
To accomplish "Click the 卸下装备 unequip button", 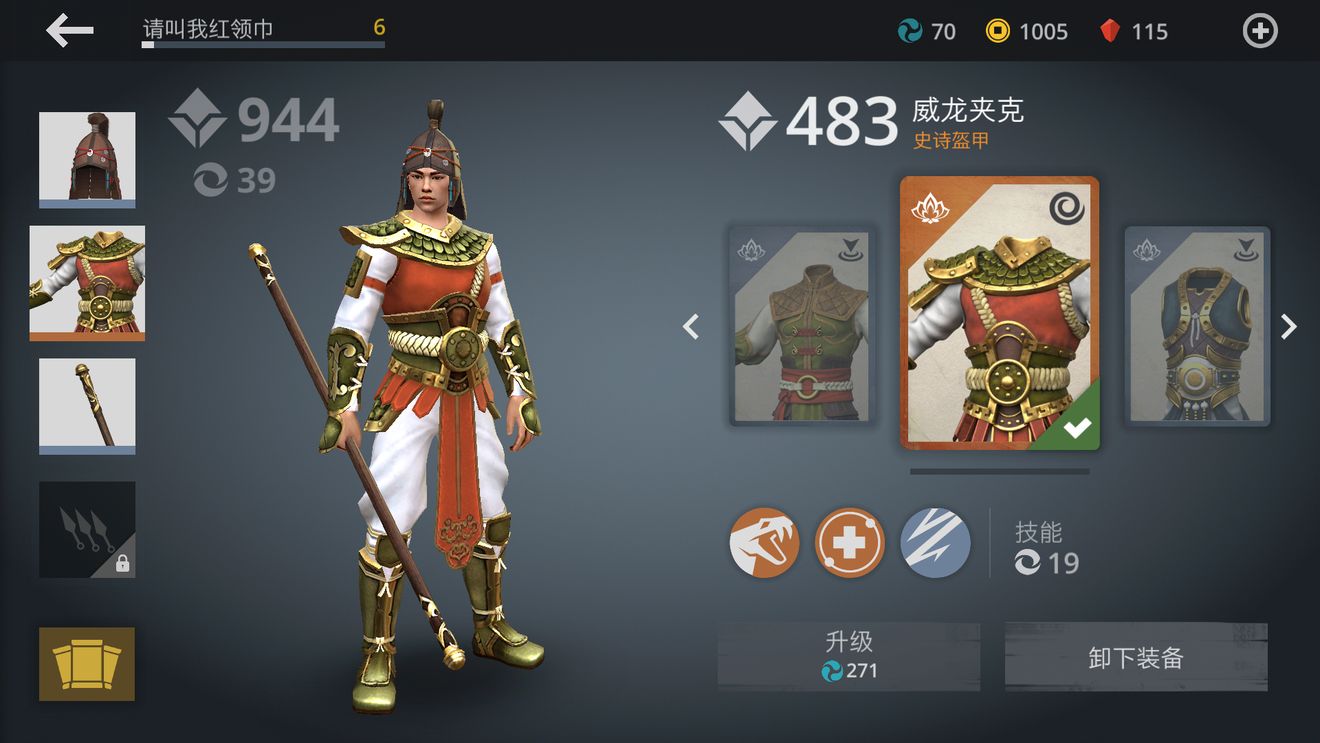I will coord(1136,656).
